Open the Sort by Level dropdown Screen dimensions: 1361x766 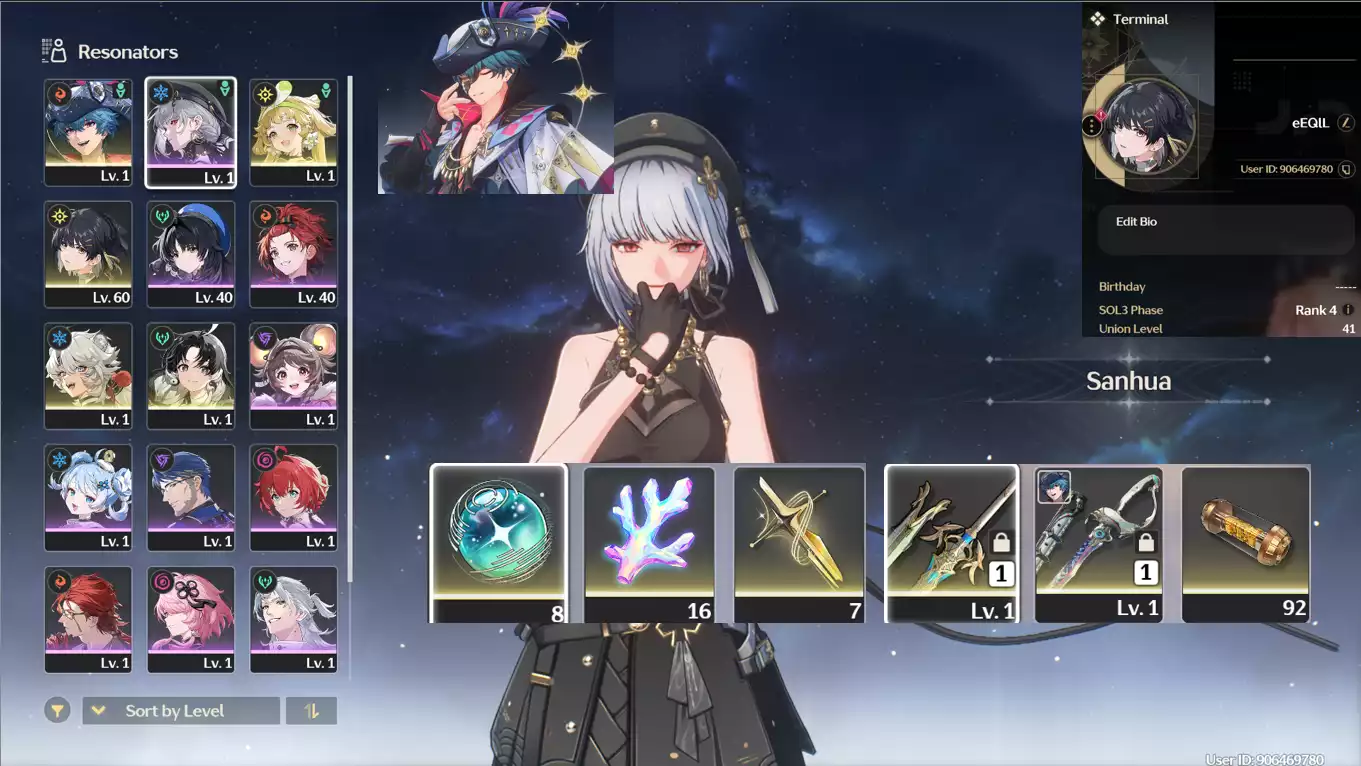pos(180,711)
